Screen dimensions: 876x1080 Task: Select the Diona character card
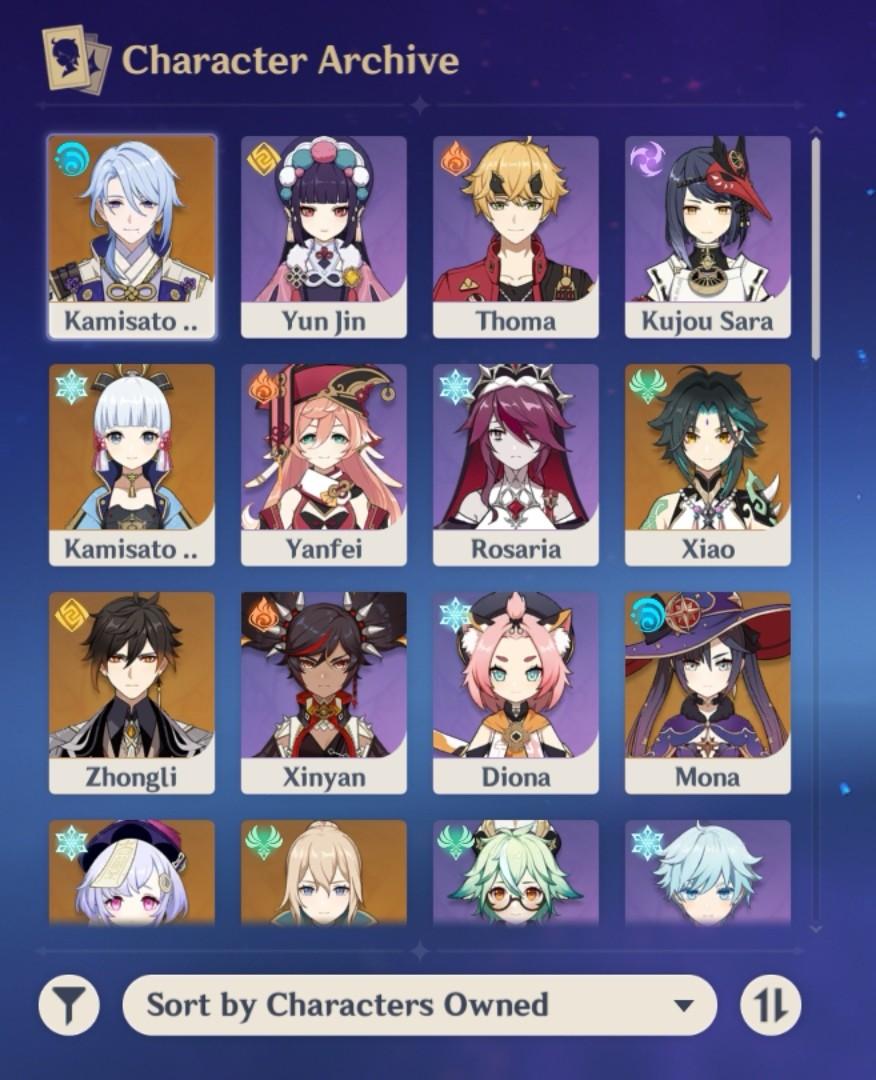point(515,692)
